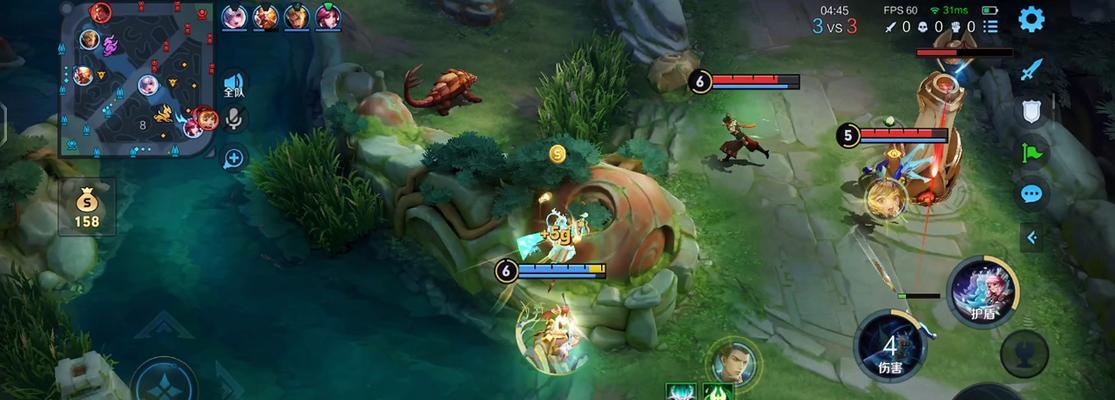Send the sword attack signal
The image size is (1115, 400).
1031,70
